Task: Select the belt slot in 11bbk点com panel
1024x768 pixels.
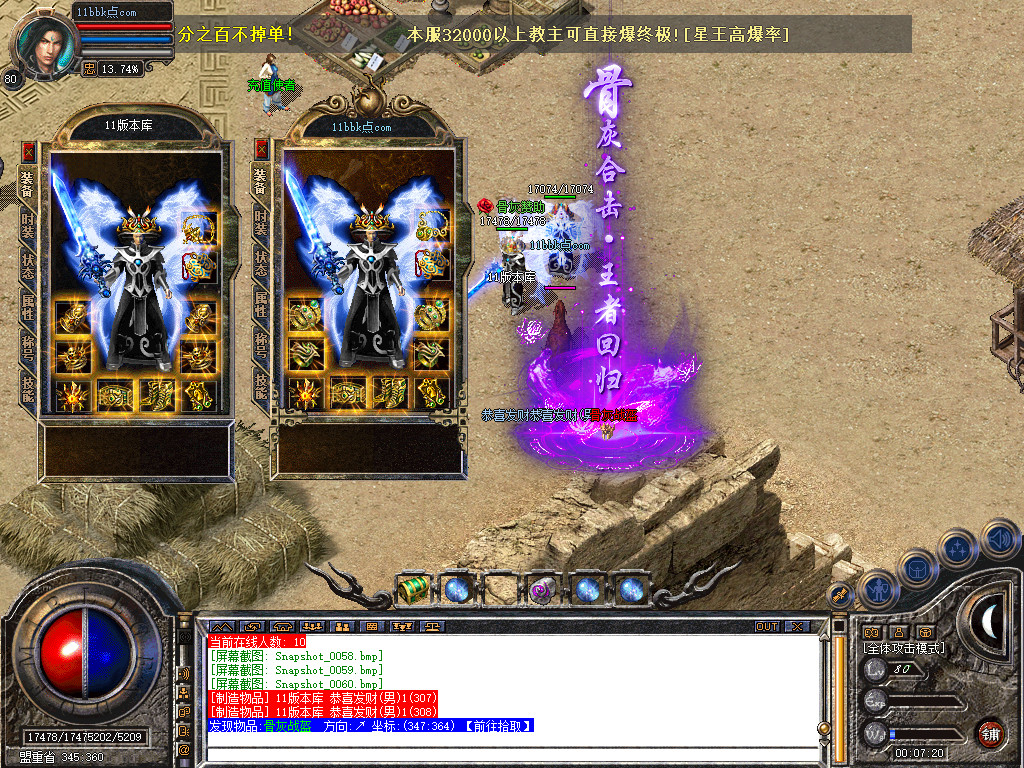Action: 348,393
